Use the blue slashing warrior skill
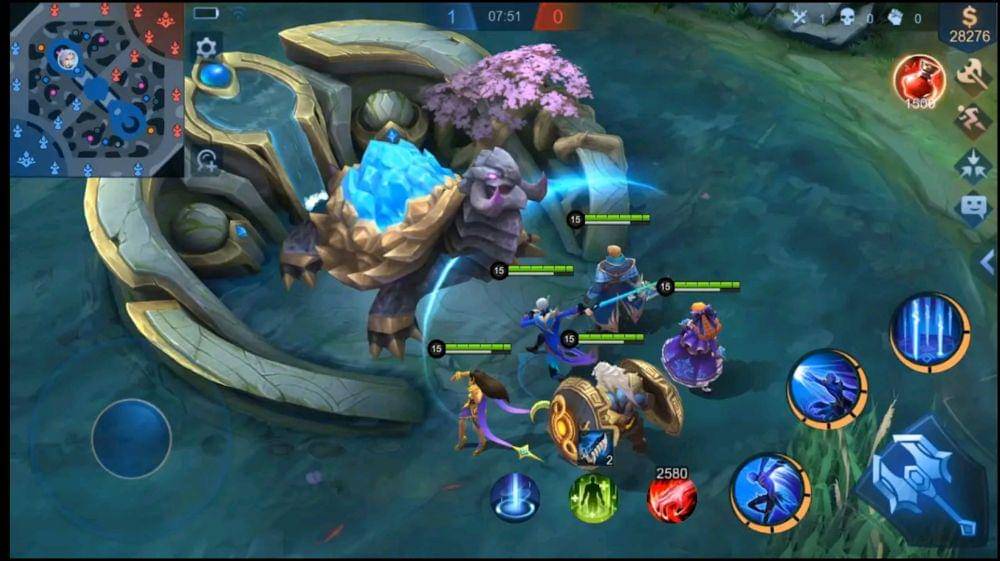This screenshot has width=1000, height=561. pos(827,389)
